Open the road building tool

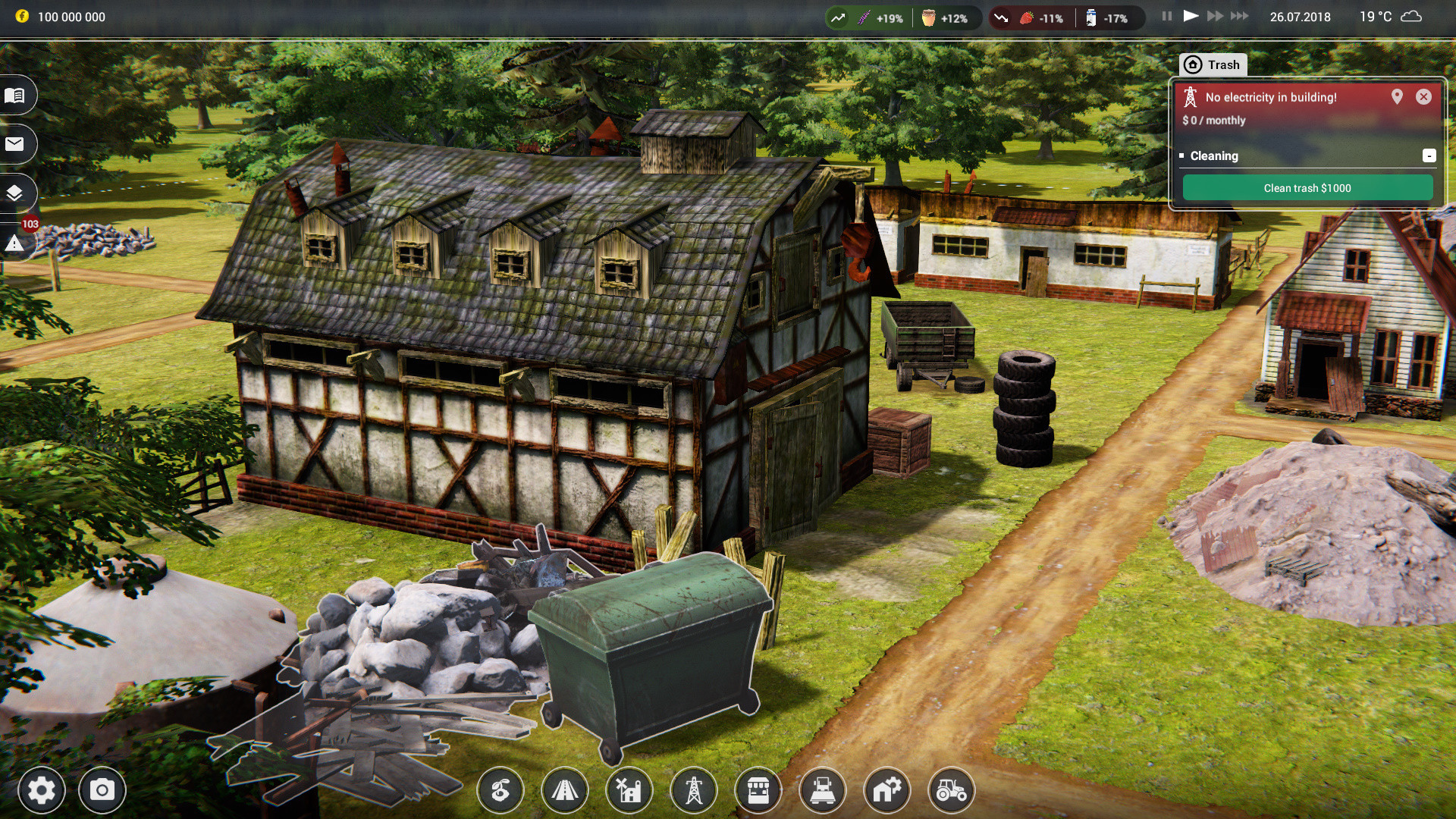point(565,790)
